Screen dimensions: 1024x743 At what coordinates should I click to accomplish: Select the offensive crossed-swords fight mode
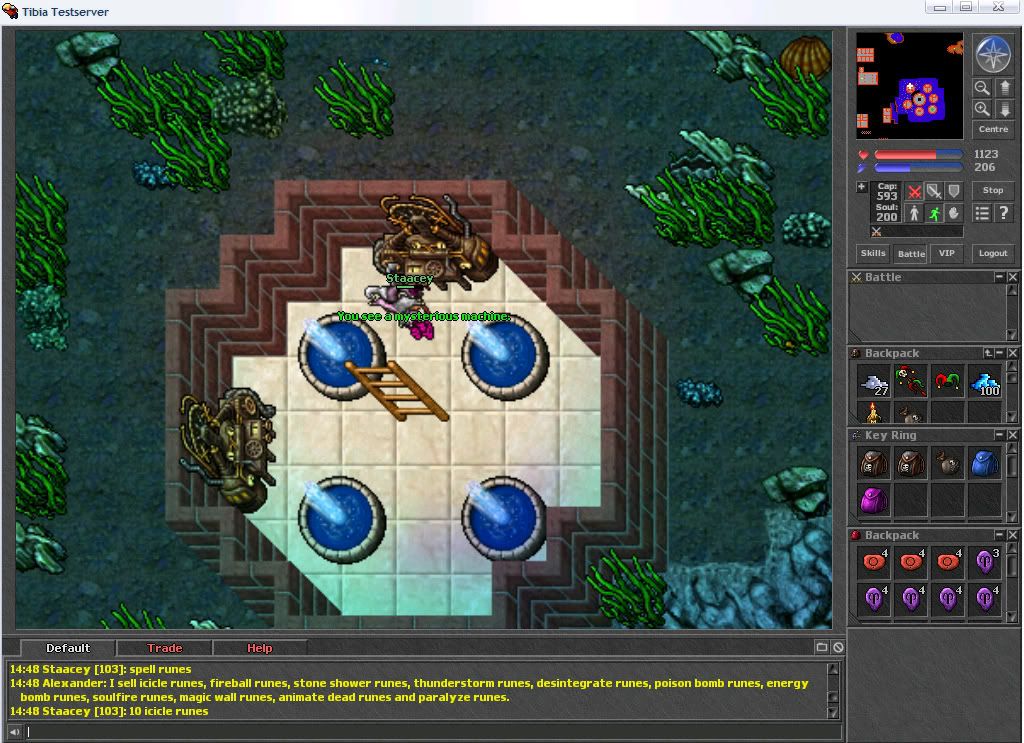(x=914, y=191)
